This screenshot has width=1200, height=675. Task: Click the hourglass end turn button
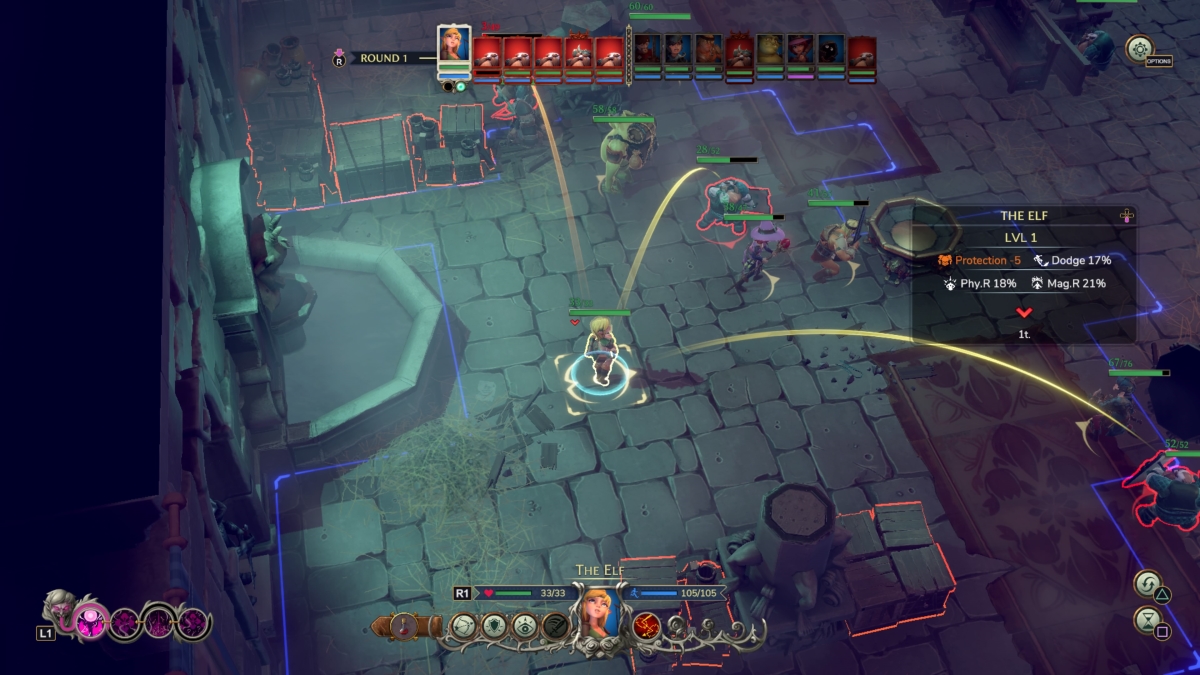tap(1147, 621)
